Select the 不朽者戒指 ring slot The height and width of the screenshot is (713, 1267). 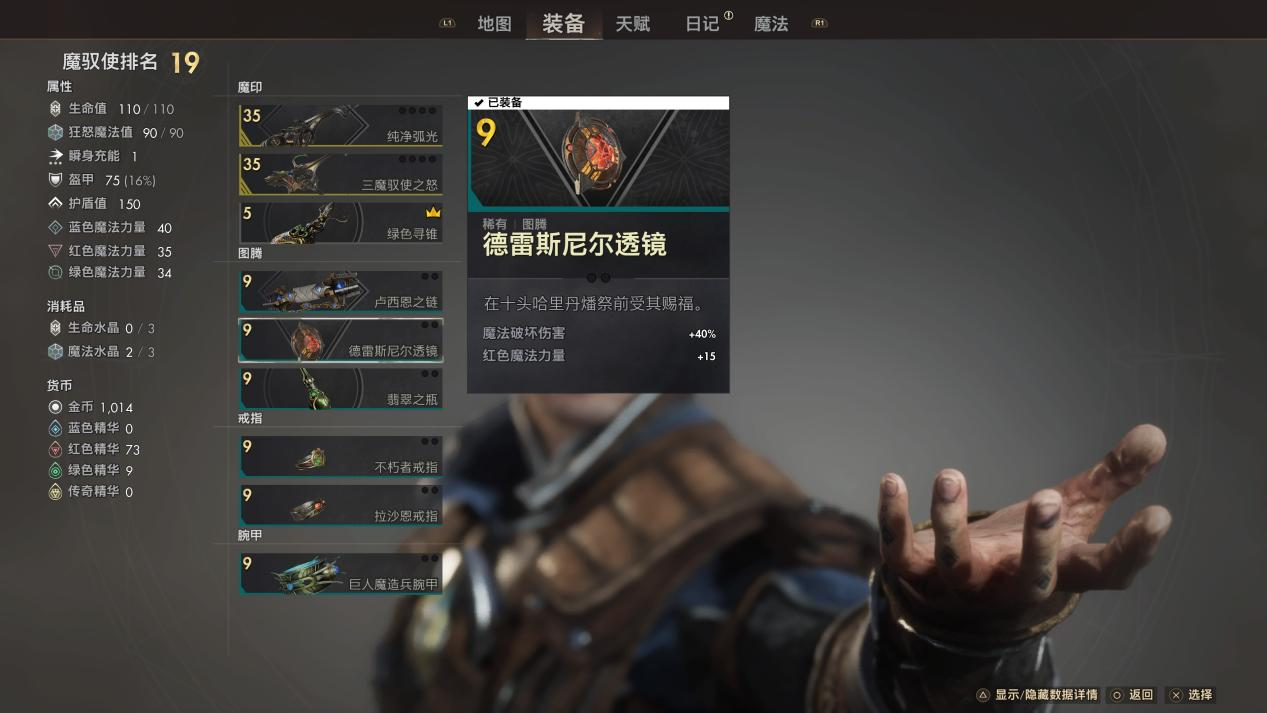tap(340, 456)
